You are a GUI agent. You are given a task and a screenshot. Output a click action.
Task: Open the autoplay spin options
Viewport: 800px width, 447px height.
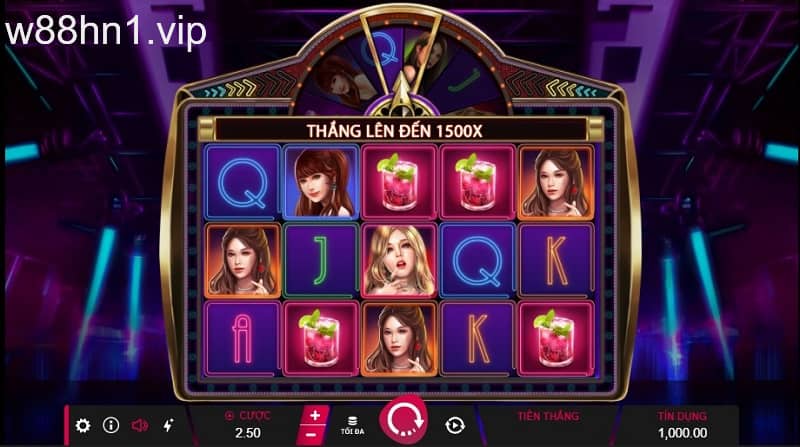[x=455, y=425]
